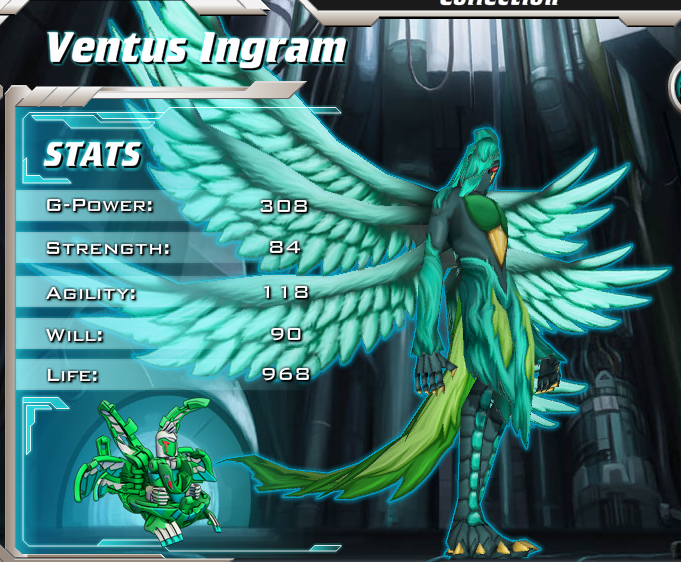Open the Collection header tab
681x562 pixels.
tap(498, 4)
